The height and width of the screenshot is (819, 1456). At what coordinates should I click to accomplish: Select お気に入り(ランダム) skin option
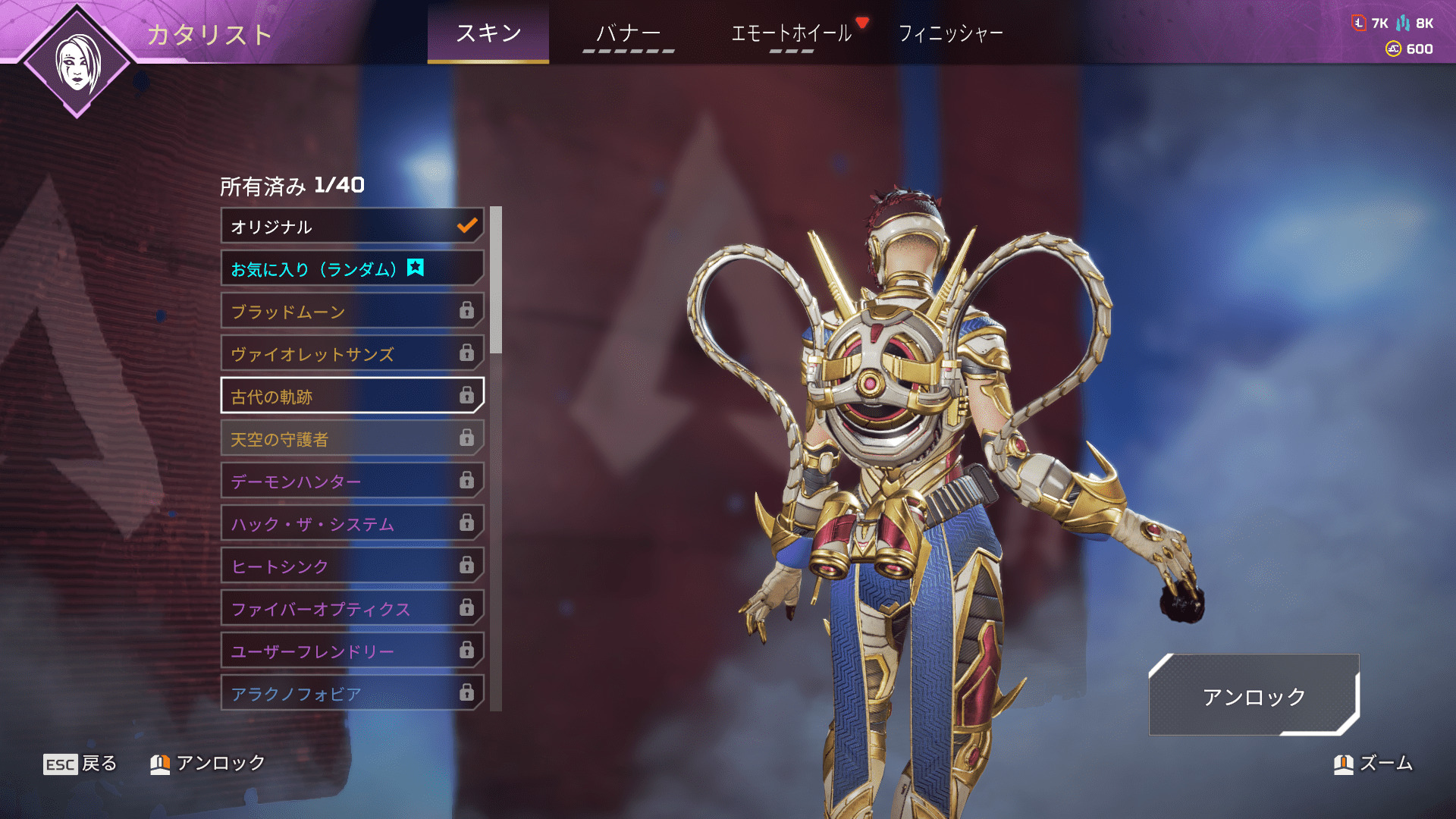coord(352,268)
